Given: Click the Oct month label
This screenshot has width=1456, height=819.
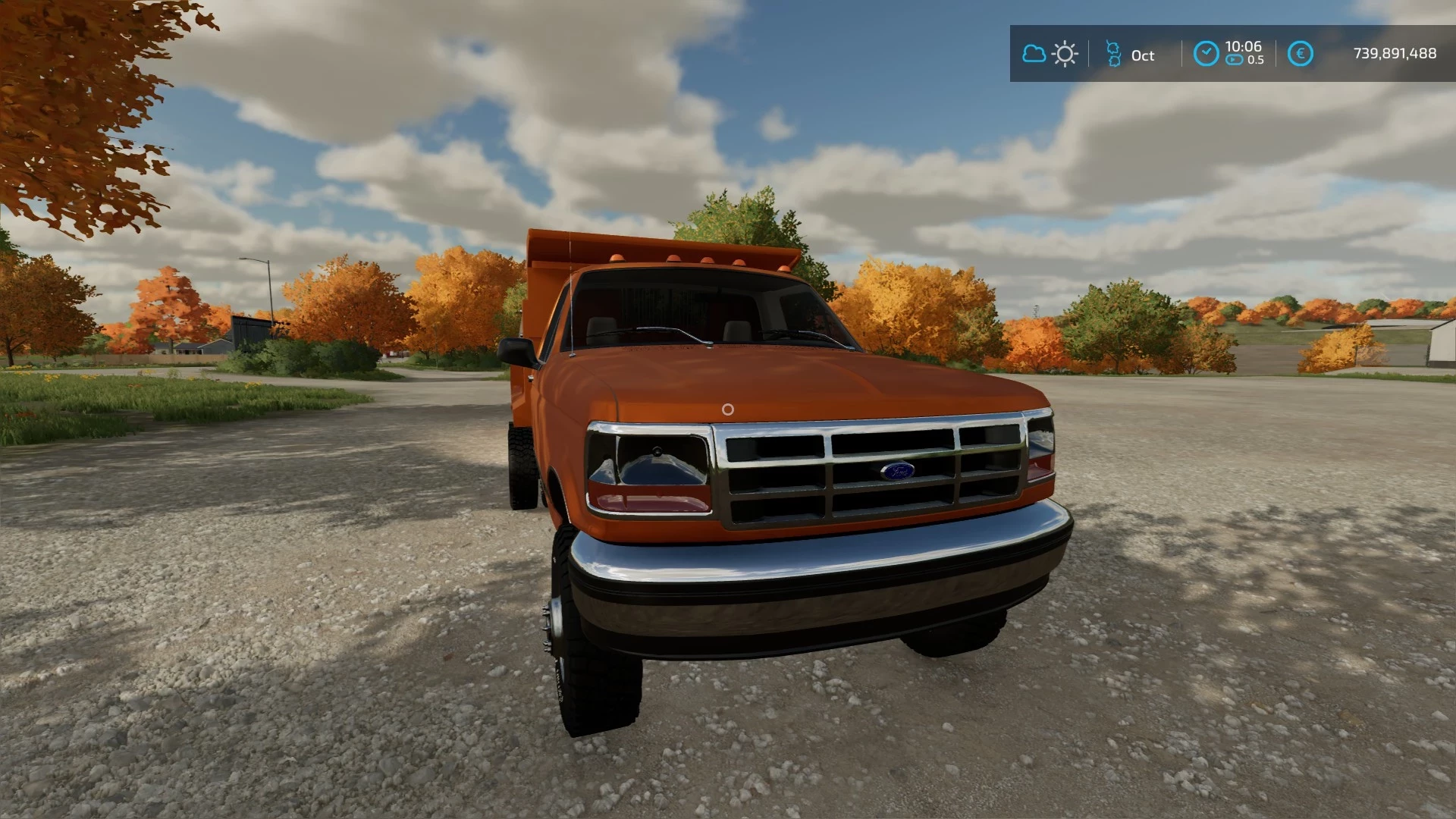Looking at the screenshot, I should [1142, 55].
